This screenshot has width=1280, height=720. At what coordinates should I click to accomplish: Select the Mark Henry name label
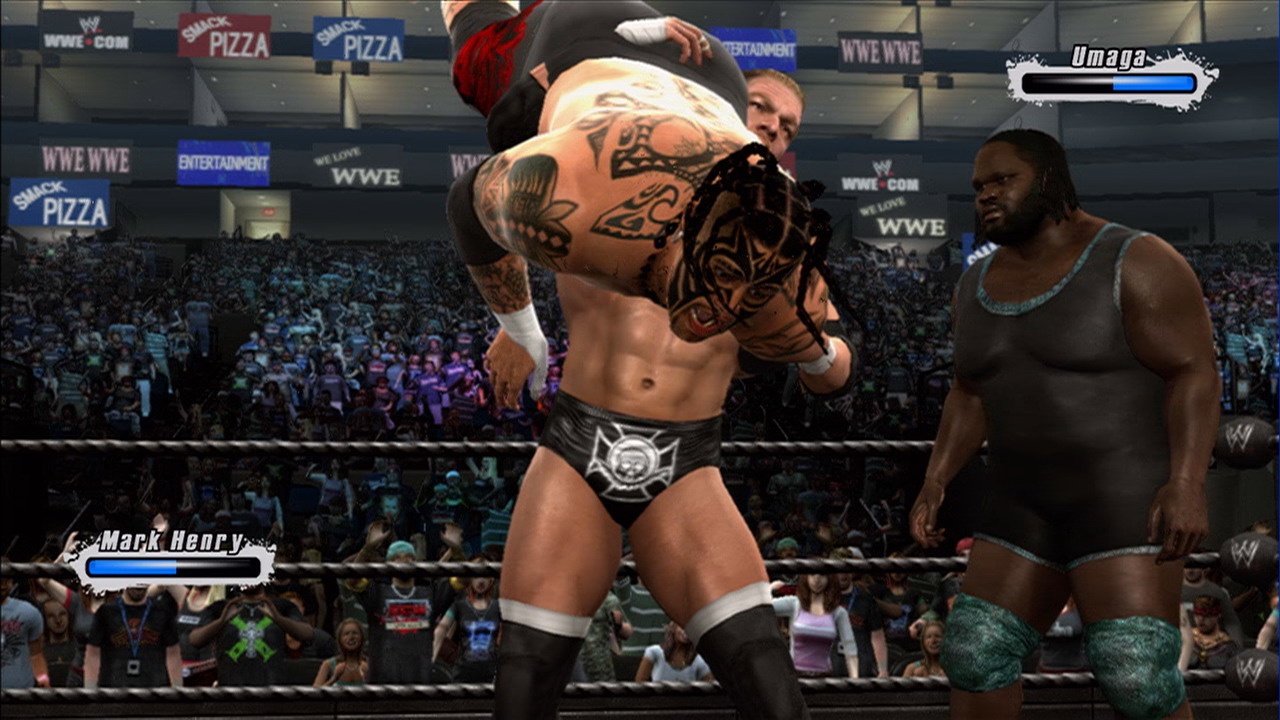[x=170, y=540]
